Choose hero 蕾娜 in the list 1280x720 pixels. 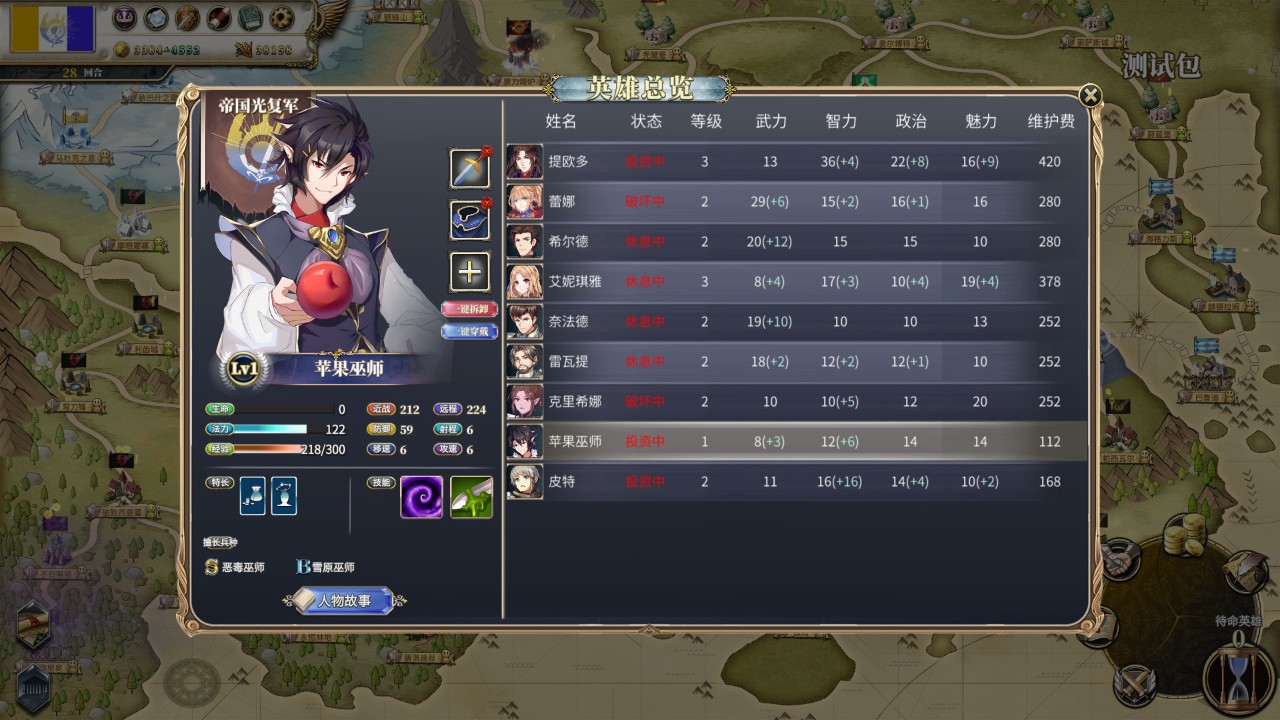(562, 202)
